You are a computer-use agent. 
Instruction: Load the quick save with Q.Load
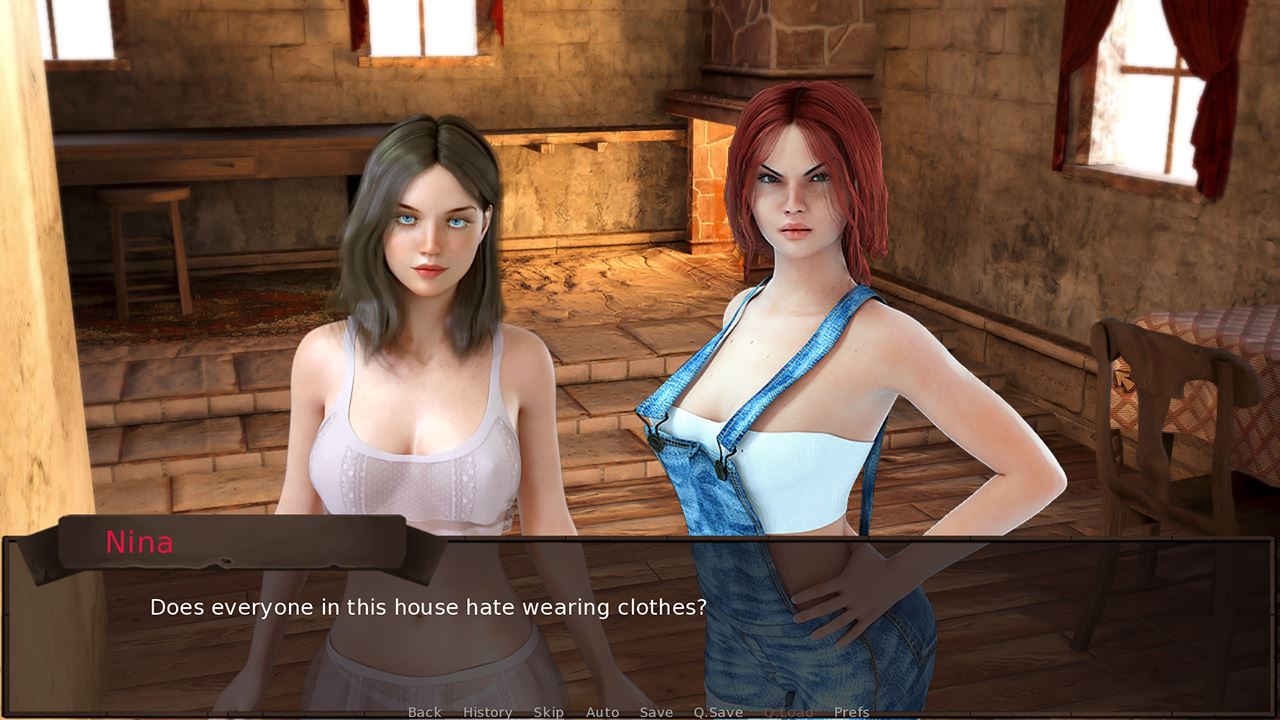[788, 712]
